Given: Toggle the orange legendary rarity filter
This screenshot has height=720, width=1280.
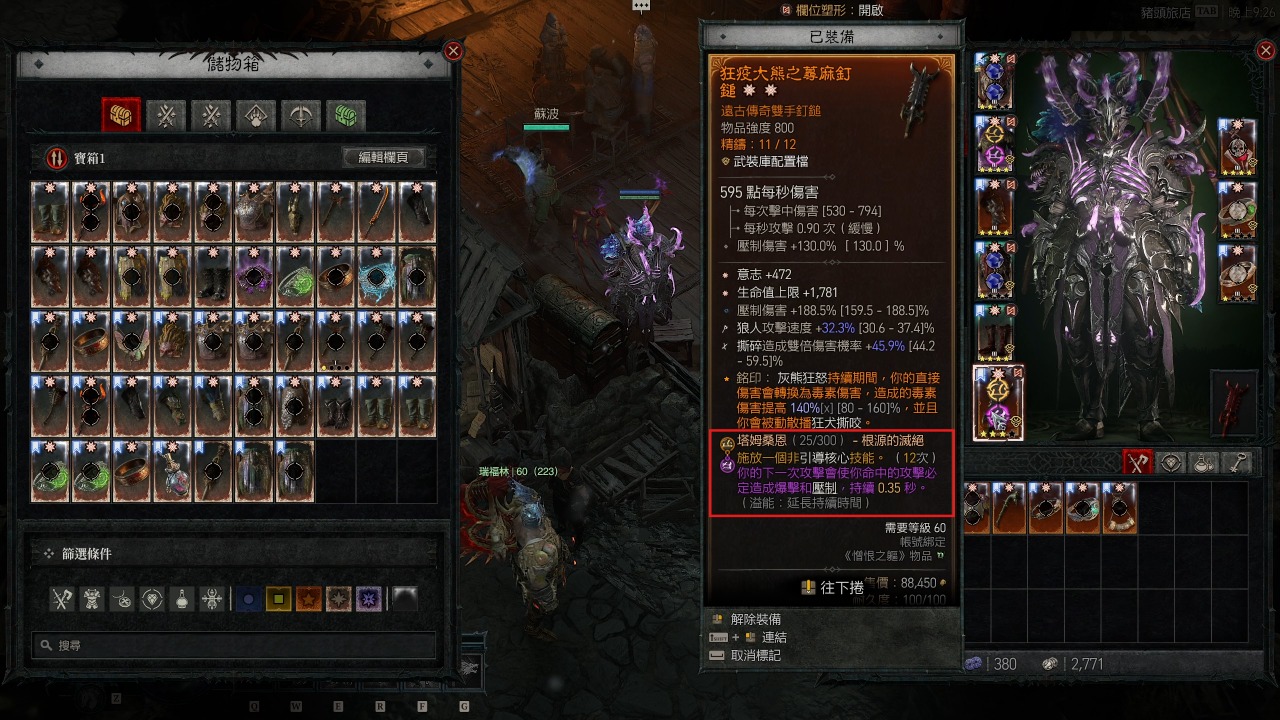Looking at the screenshot, I should pyautogui.click(x=308, y=599).
